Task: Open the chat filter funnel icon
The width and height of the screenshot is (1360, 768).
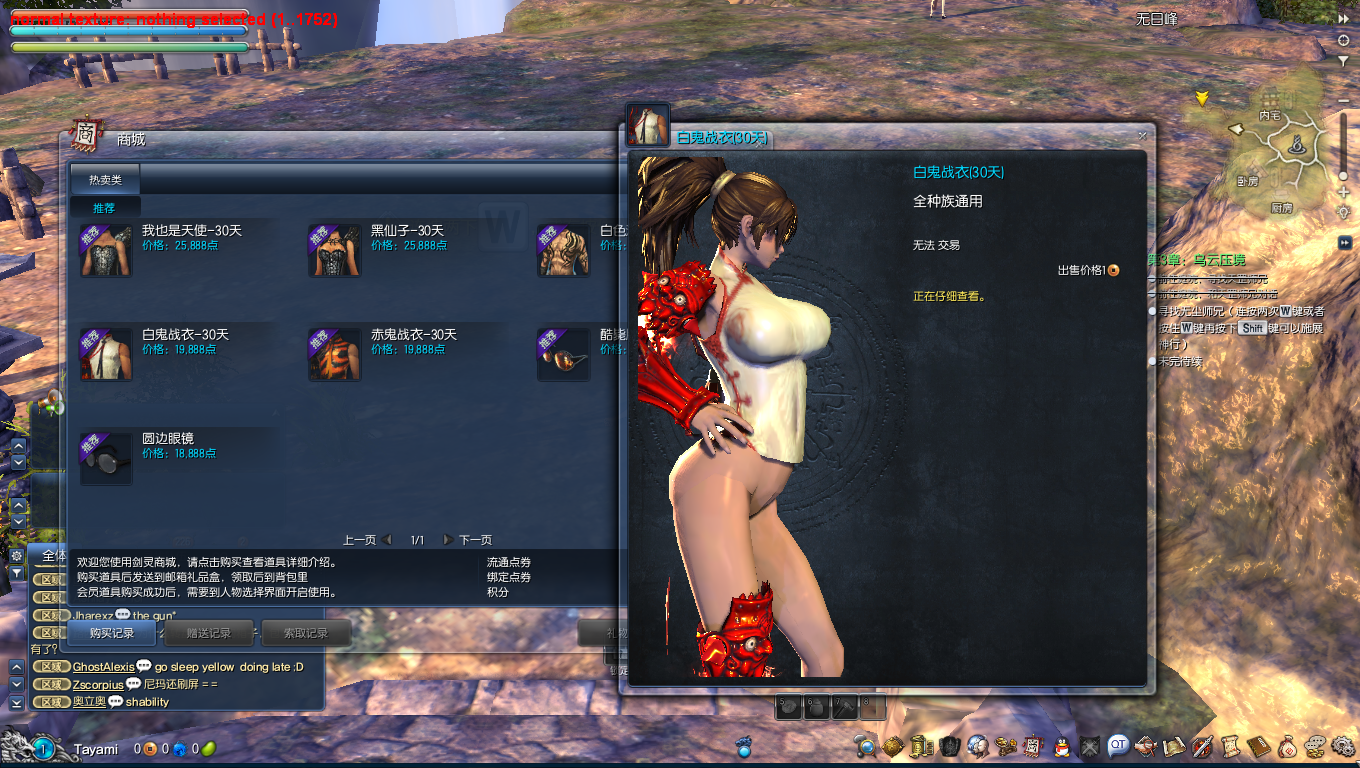Action: [x=17, y=573]
